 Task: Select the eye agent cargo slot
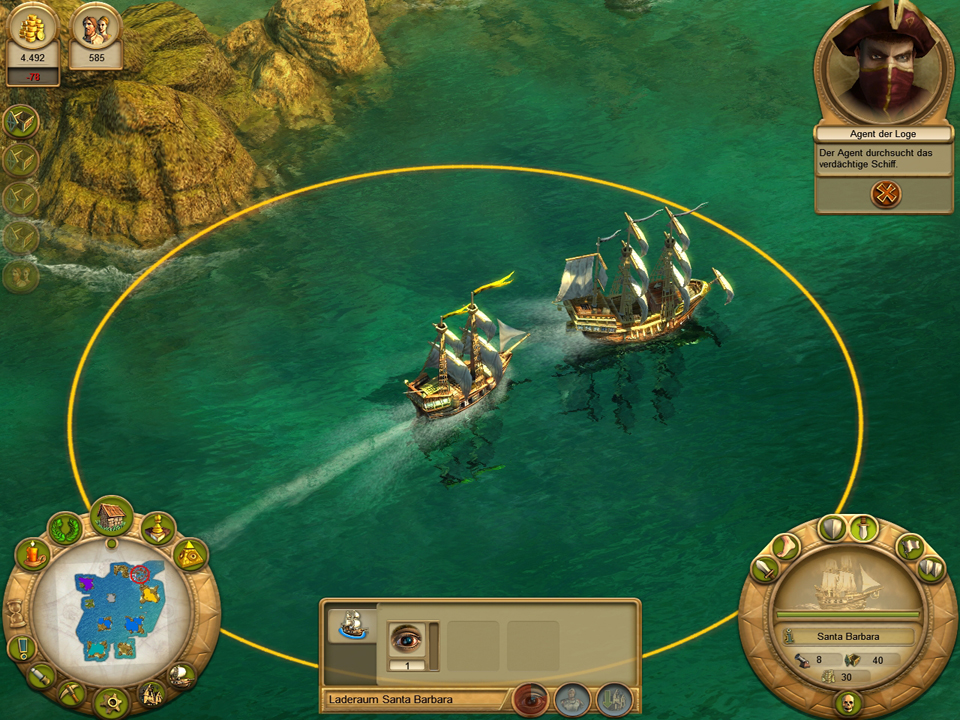click(407, 639)
